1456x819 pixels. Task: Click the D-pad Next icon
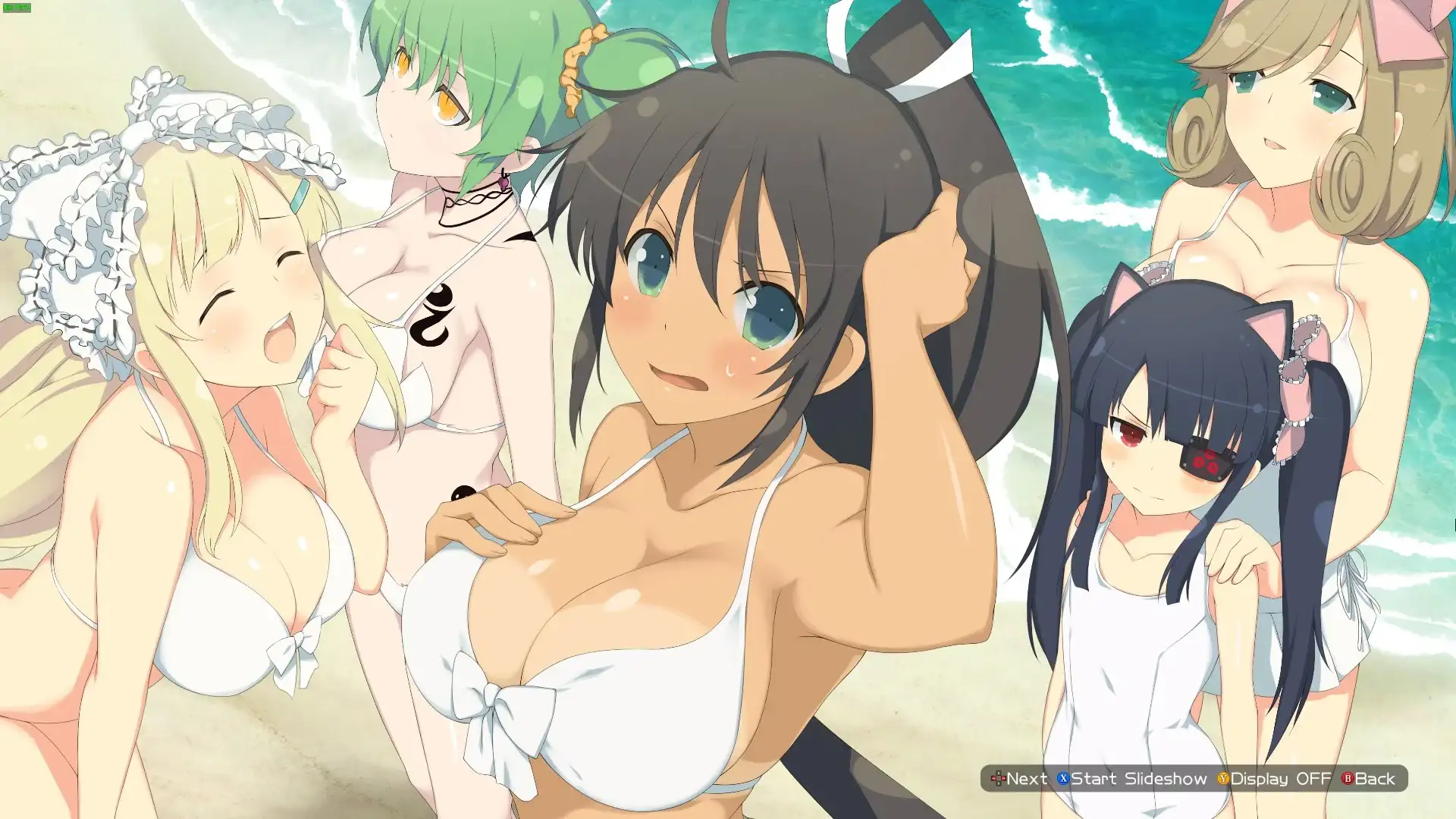(x=999, y=778)
